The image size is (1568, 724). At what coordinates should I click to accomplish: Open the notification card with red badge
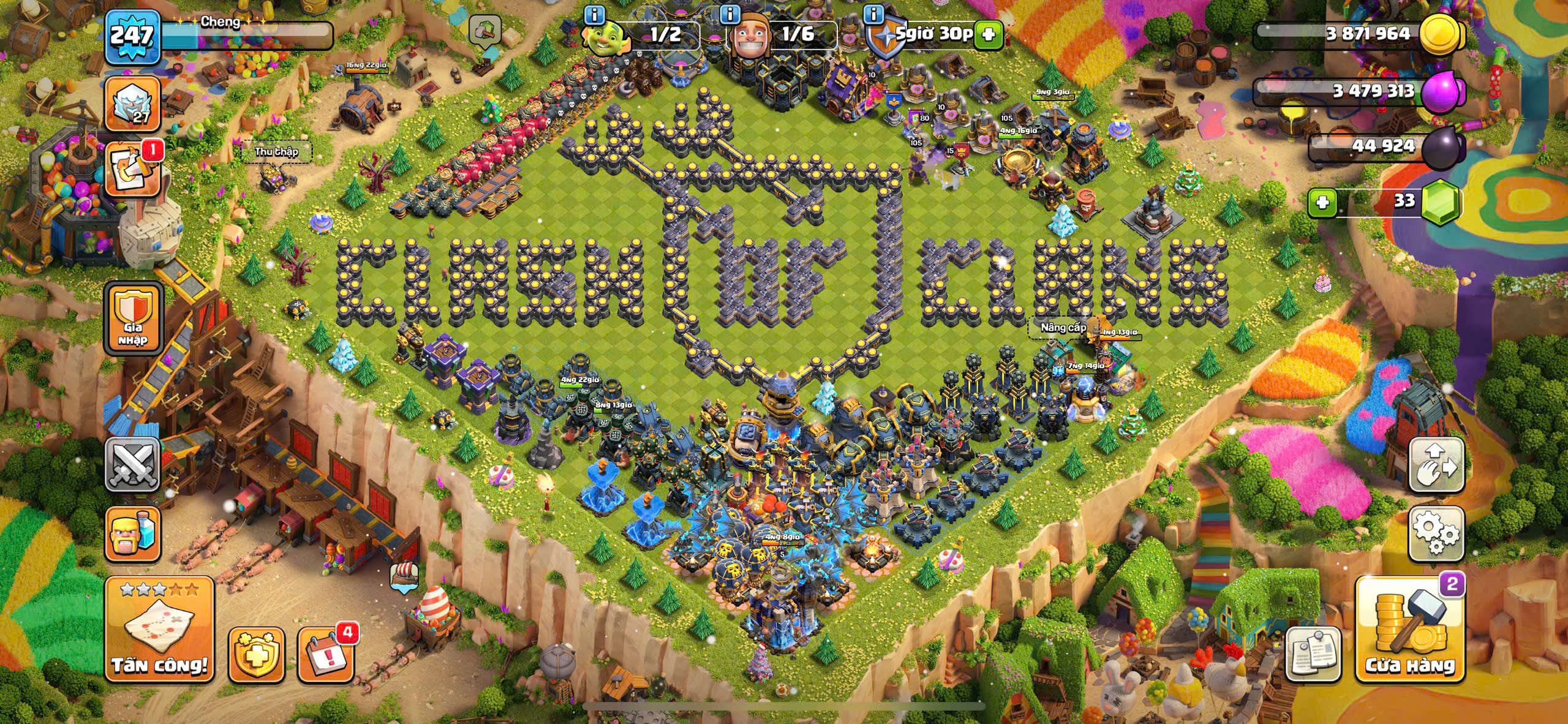[133, 170]
